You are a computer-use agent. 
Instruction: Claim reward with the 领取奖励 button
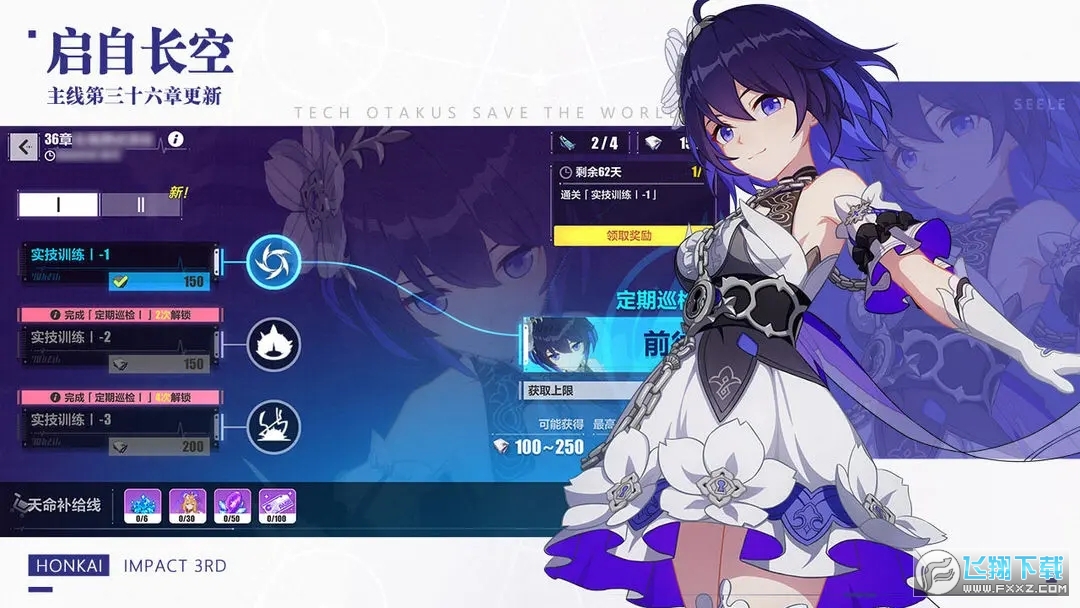pyautogui.click(x=628, y=236)
